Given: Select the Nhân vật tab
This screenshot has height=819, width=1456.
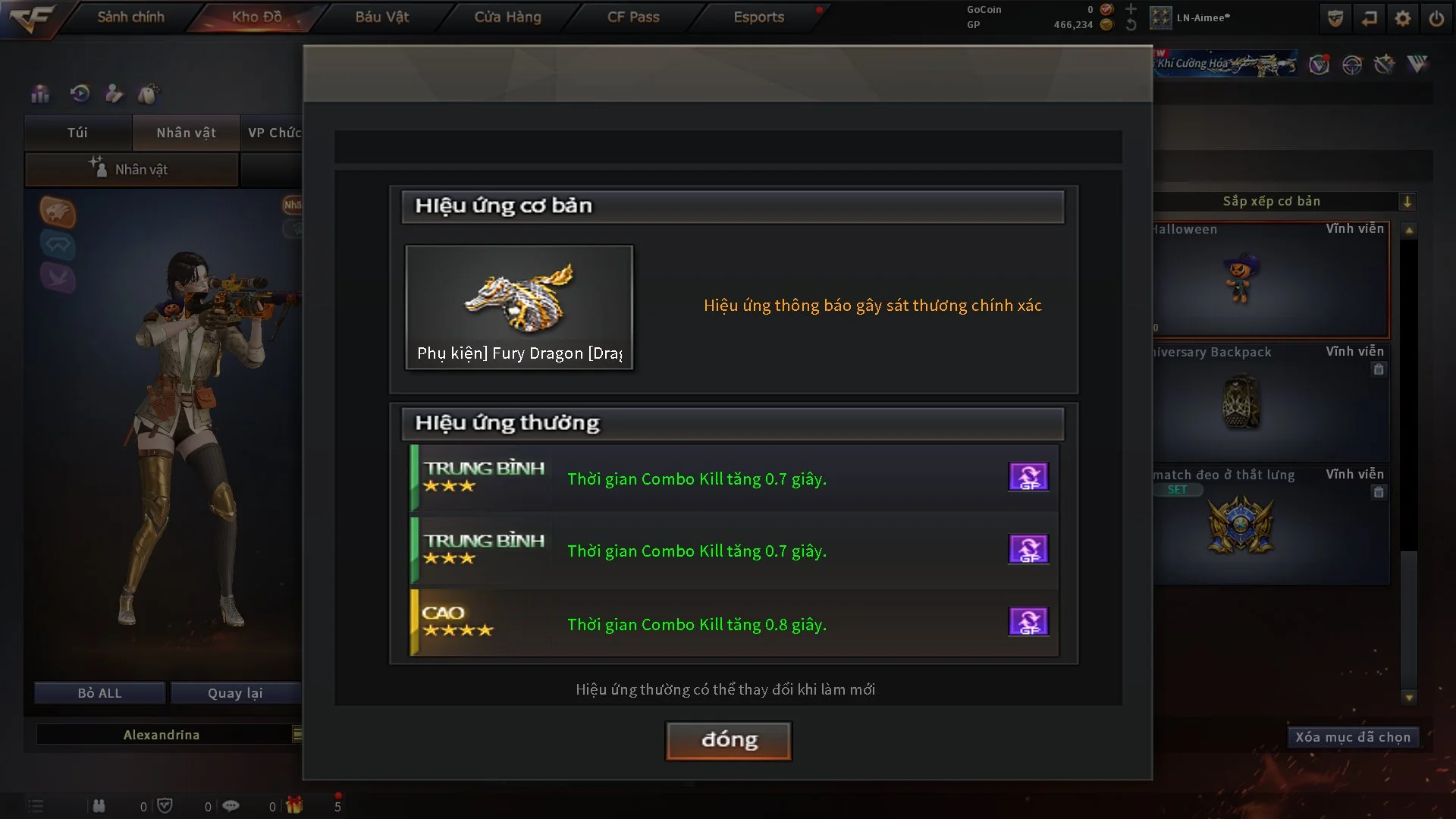Looking at the screenshot, I should click(186, 133).
